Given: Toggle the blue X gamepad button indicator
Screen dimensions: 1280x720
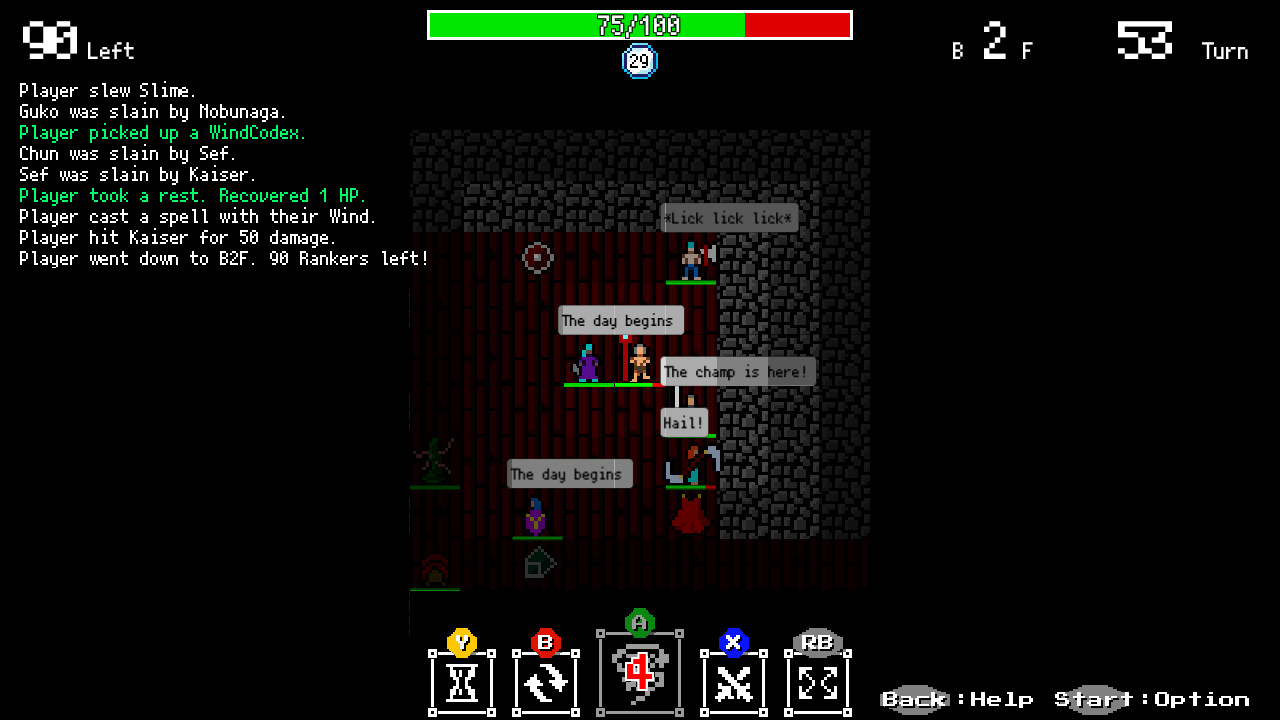Looking at the screenshot, I should (x=733, y=644).
